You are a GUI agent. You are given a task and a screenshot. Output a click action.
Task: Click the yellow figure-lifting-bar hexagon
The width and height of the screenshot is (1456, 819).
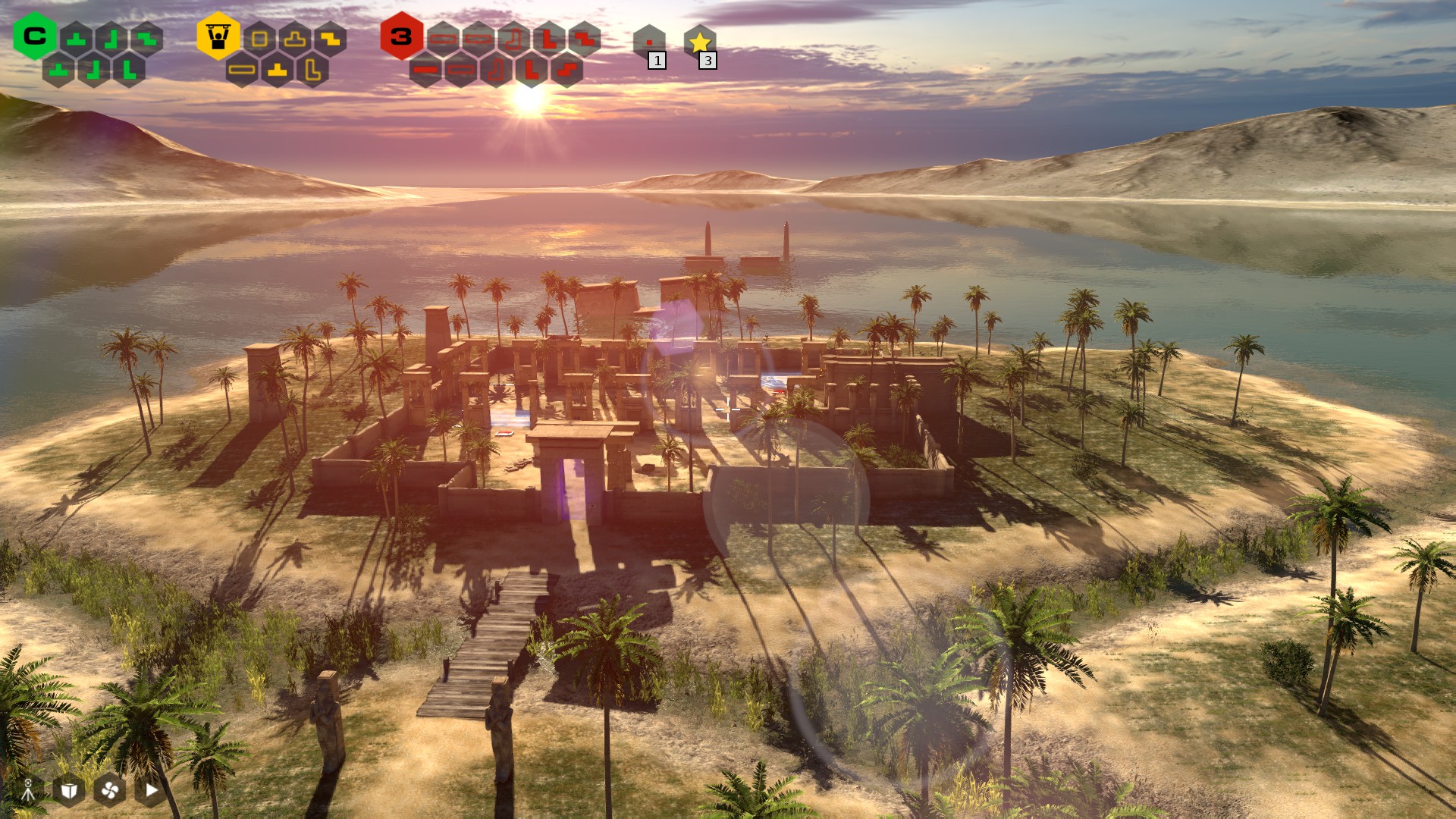[x=218, y=36]
